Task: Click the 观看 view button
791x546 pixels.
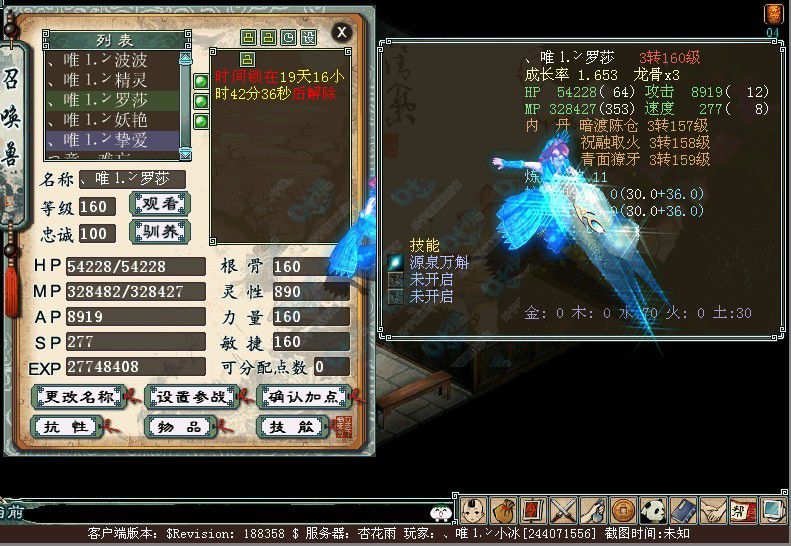Action: click(161, 205)
